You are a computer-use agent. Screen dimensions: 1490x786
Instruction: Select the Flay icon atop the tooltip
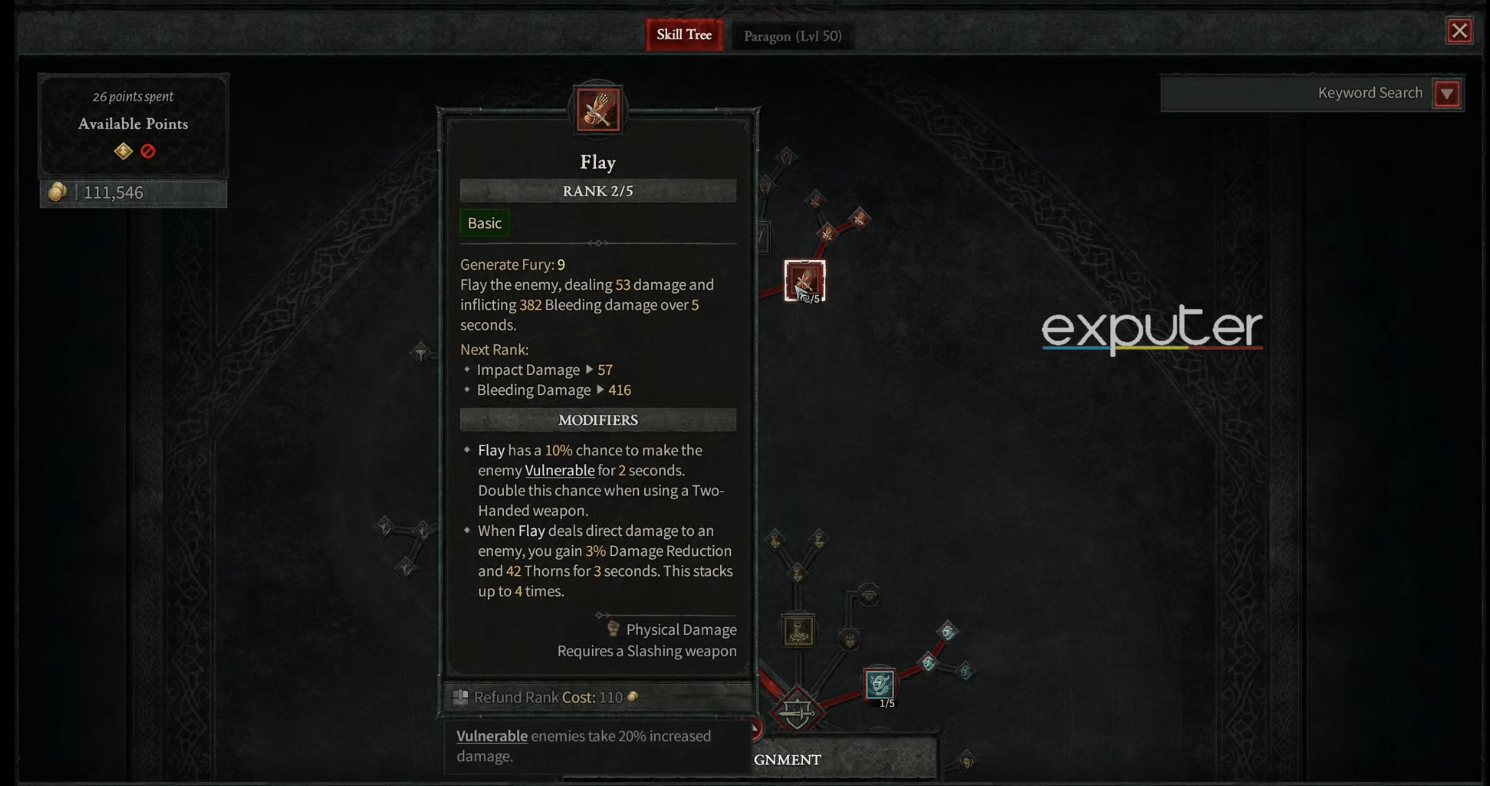(x=598, y=109)
